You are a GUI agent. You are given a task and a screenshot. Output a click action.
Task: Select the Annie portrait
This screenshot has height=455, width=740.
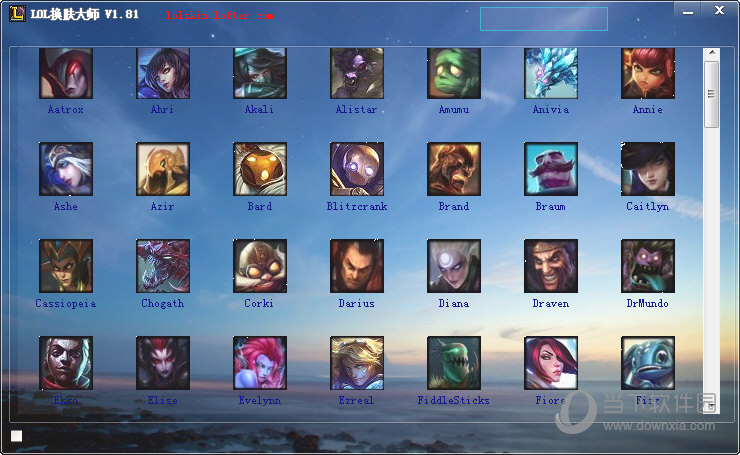648,73
